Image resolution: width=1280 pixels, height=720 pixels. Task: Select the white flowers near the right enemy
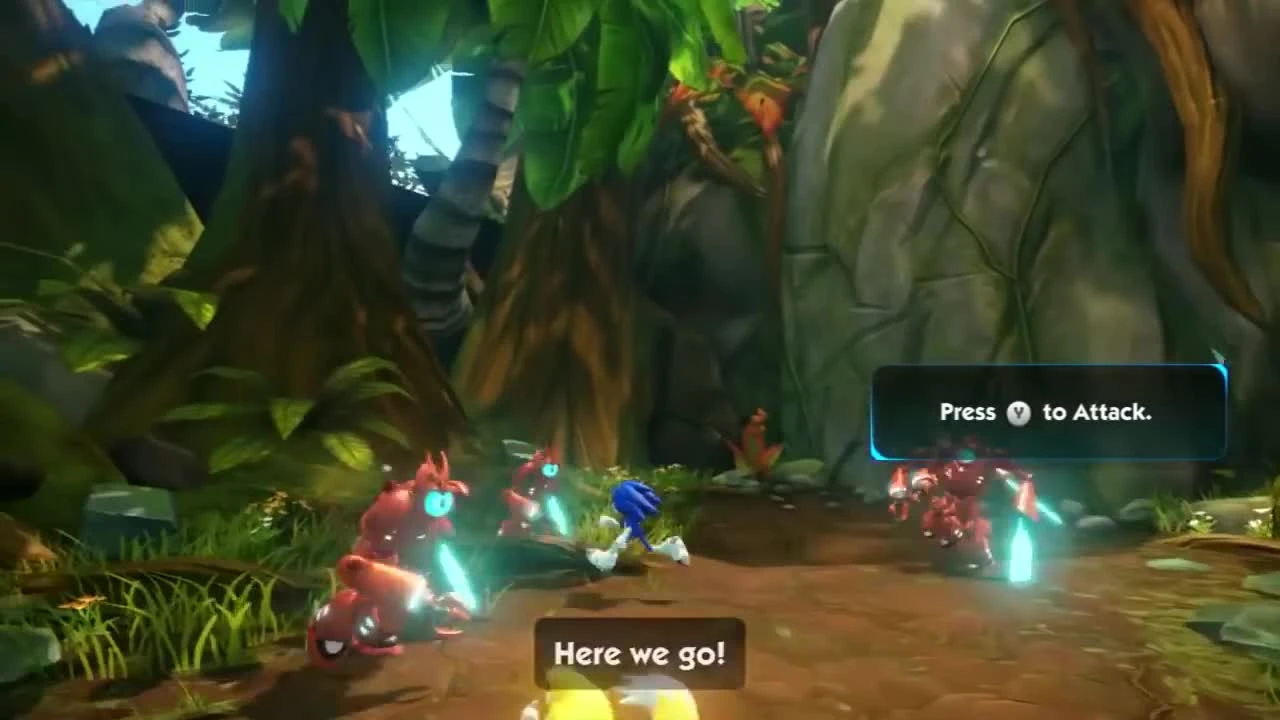click(x=1200, y=520)
